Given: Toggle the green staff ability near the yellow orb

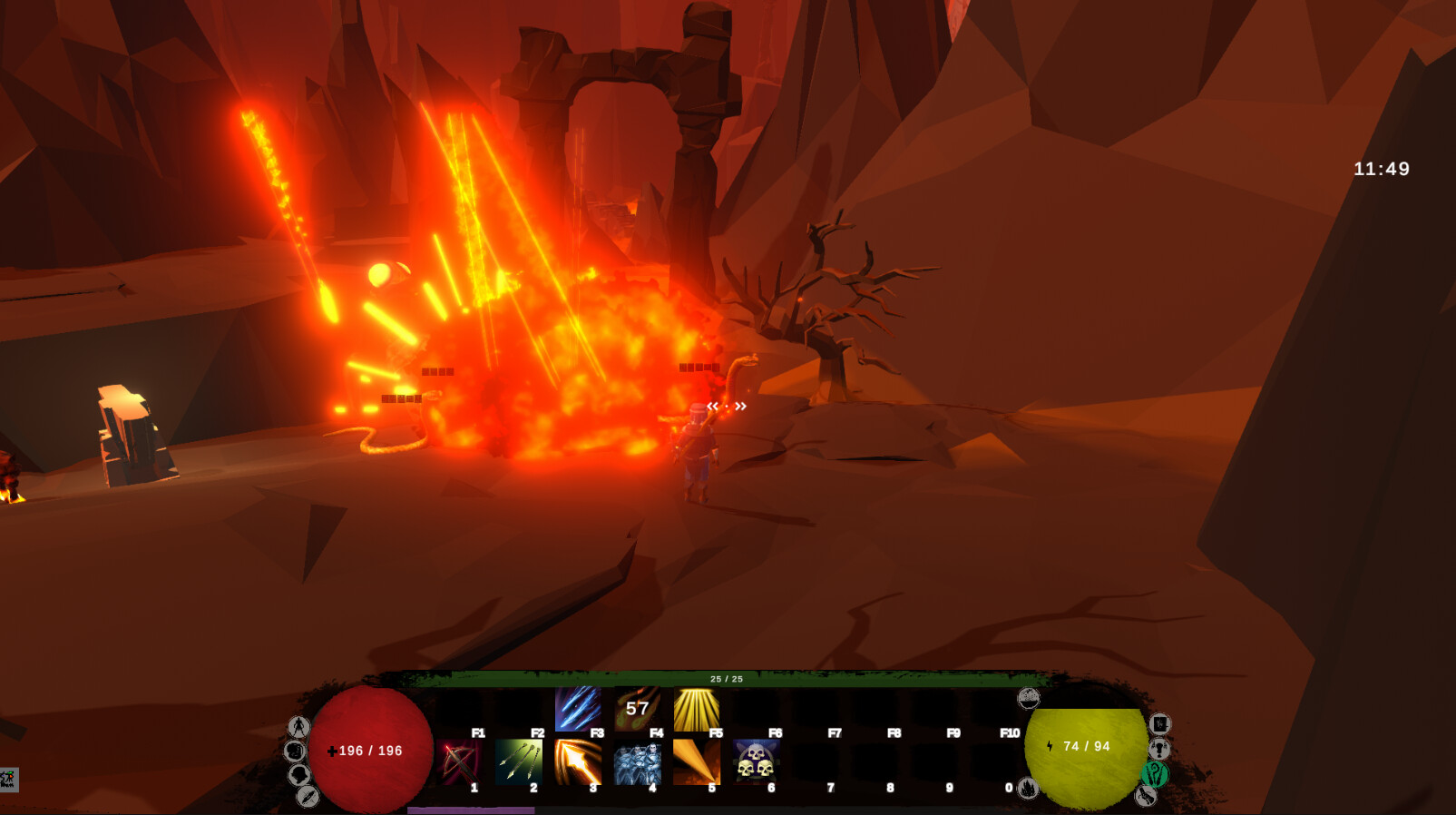Looking at the screenshot, I should [x=1155, y=774].
